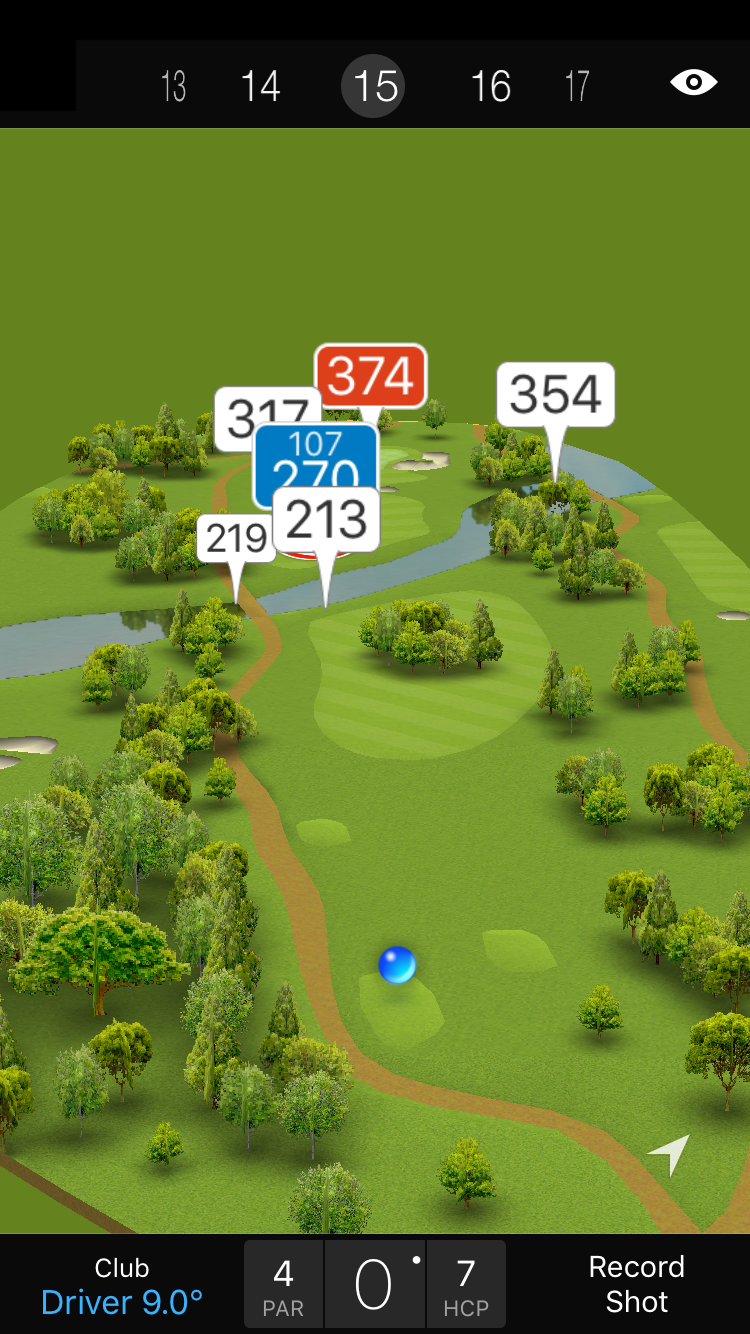Select the highlighted hole 15
The height and width of the screenshot is (1334, 750).
tap(376, 87)
